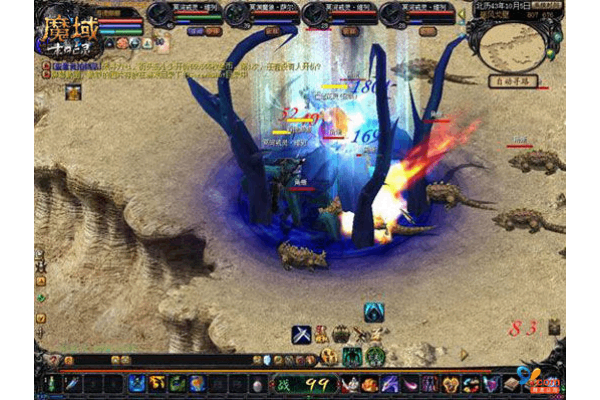
Task: Click the small yellow arrow expander
Action: (464, 352)
